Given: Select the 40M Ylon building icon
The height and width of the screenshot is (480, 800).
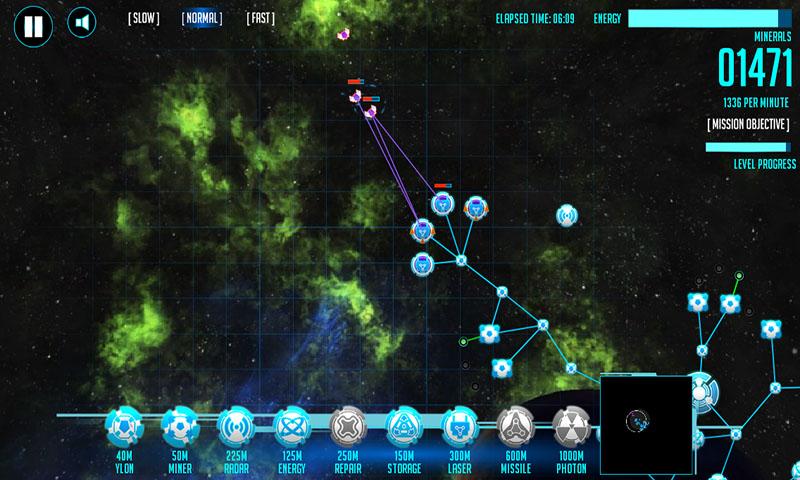Looking at the screenshot, I should 126,427.
